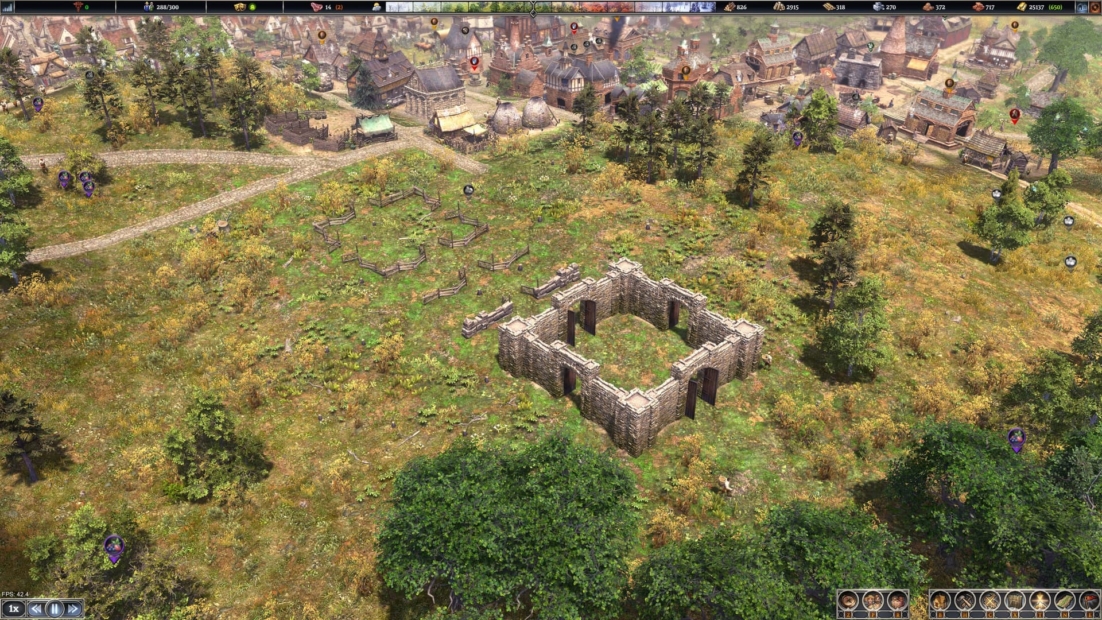The width and height of the screenshot is (1102, 620).
Task: Select the purple marker over the lower-left tree
Action: pyautogui.click(x=114, y=546)
